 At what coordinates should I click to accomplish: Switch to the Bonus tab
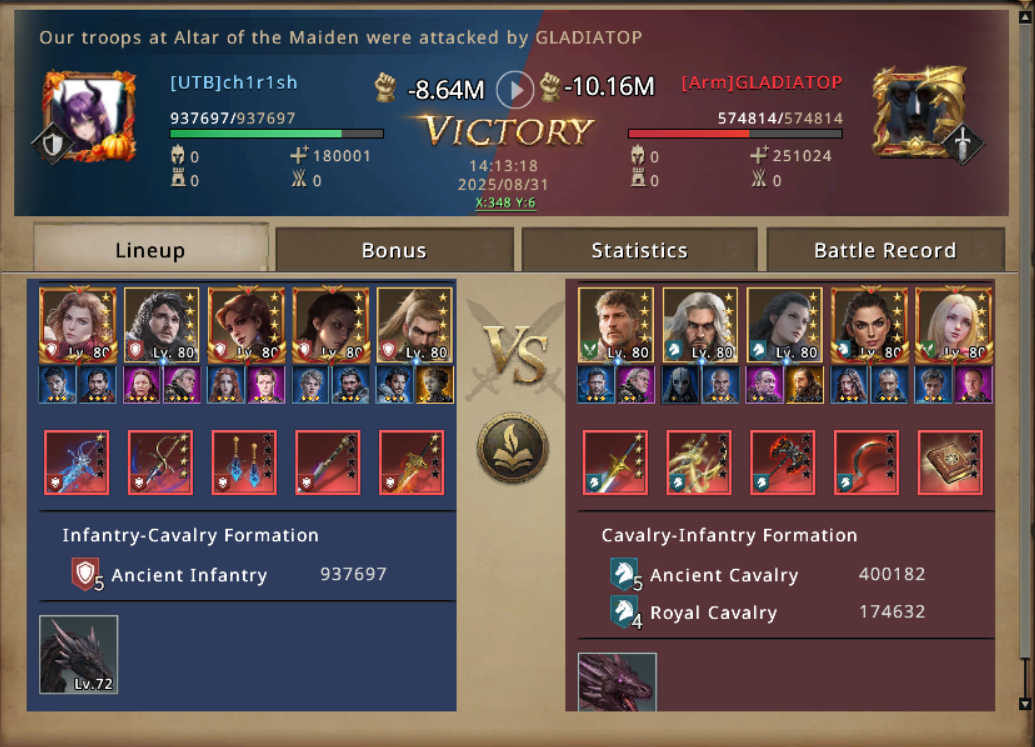[394, 250]
